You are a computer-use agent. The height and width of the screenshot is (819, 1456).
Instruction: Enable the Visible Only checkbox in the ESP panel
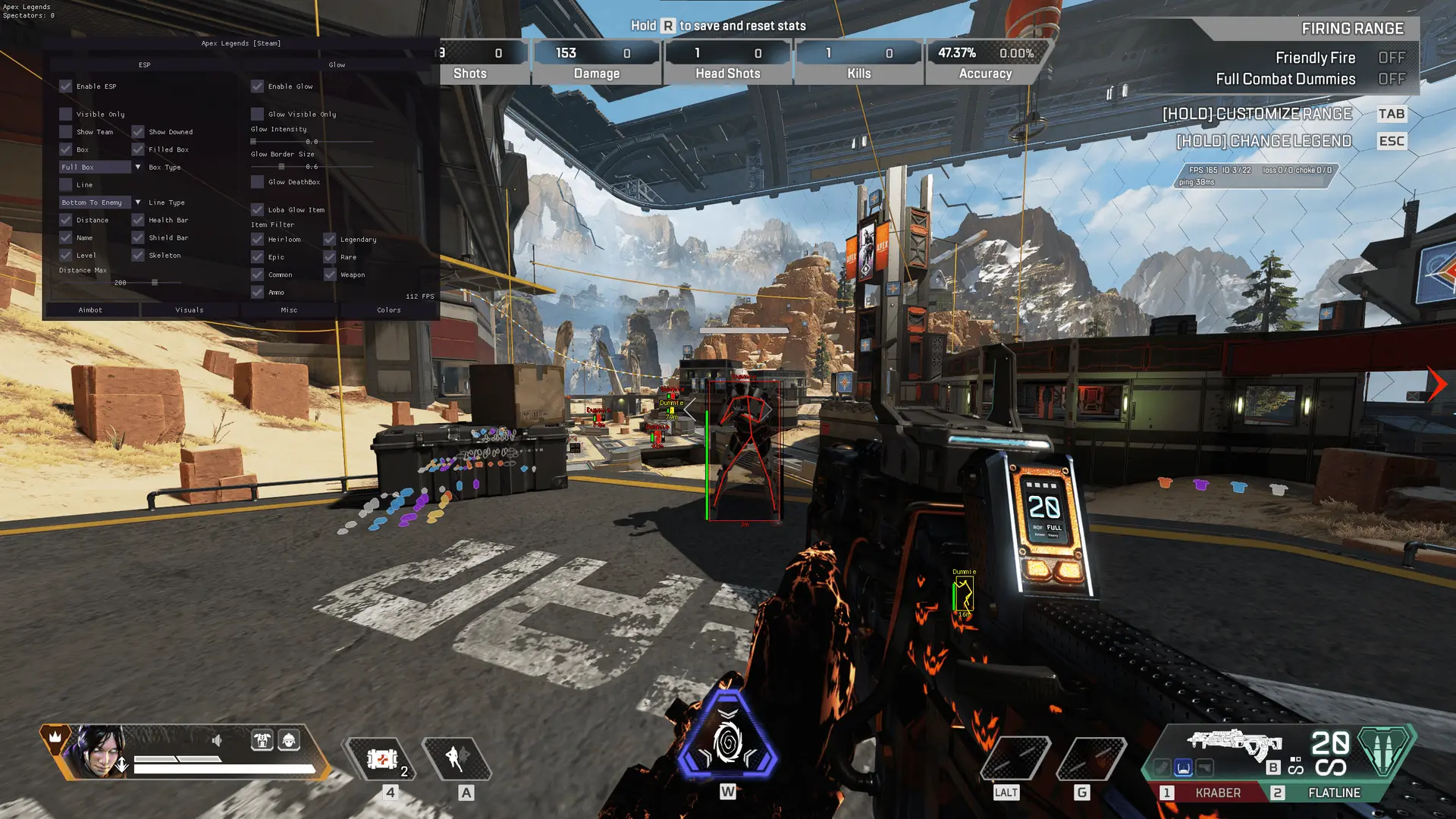coord(65,115)
